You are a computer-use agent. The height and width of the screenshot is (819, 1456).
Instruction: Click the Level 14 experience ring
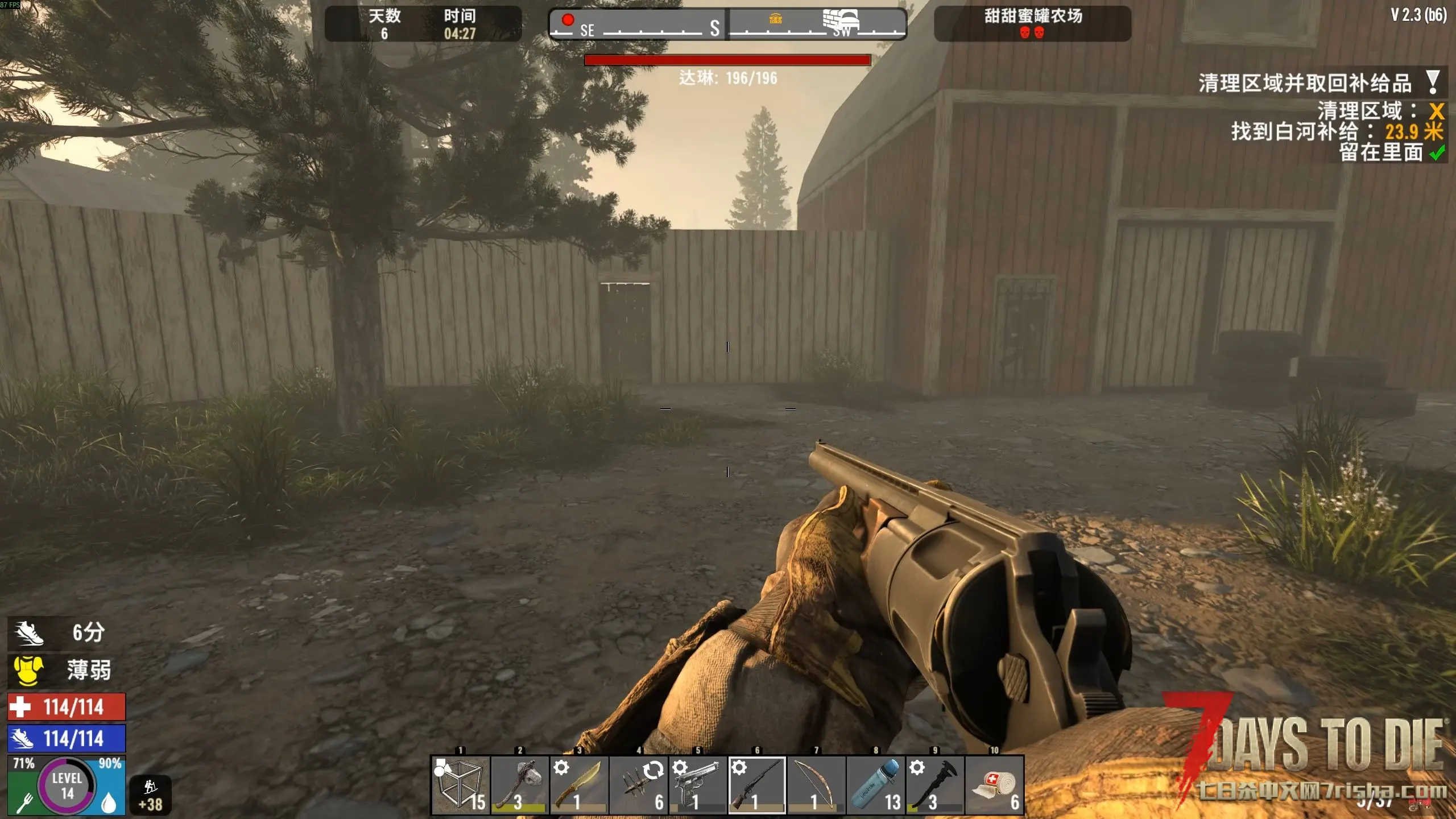coord(67,786)
